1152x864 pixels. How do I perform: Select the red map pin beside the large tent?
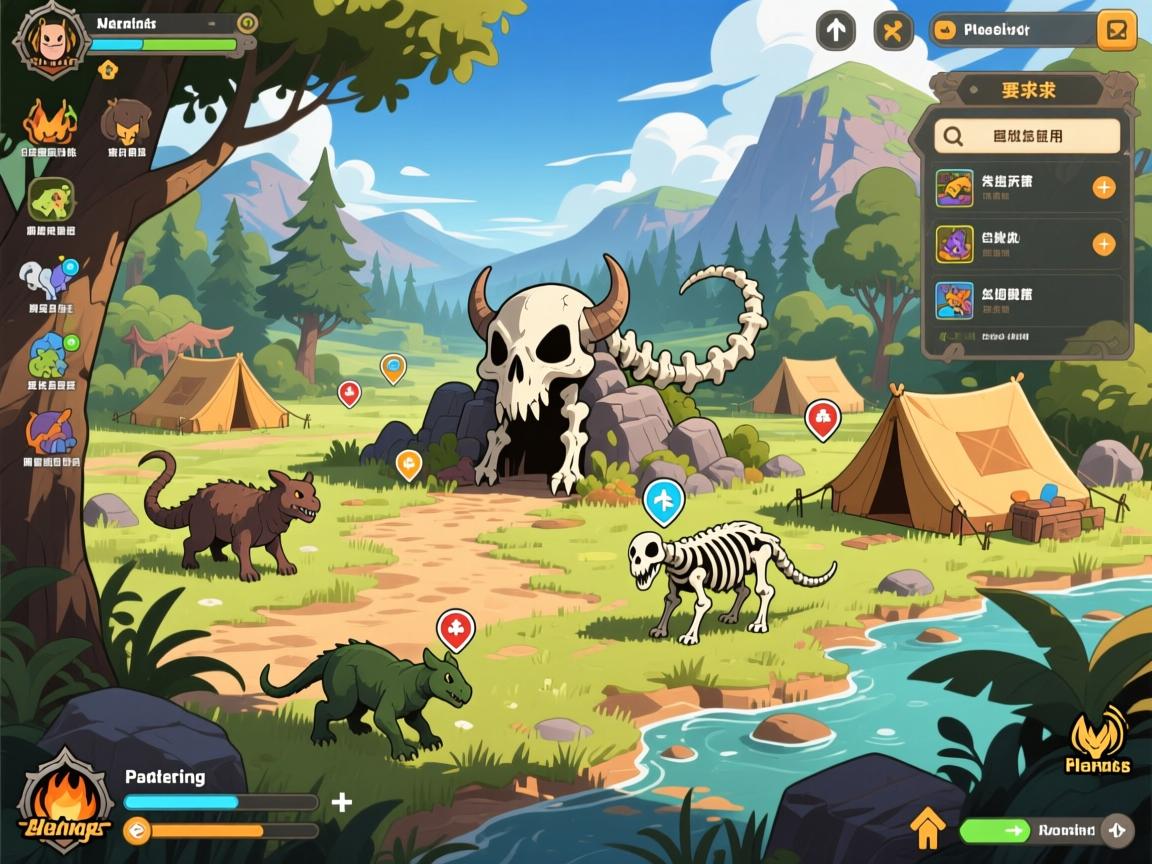[822, 418]
